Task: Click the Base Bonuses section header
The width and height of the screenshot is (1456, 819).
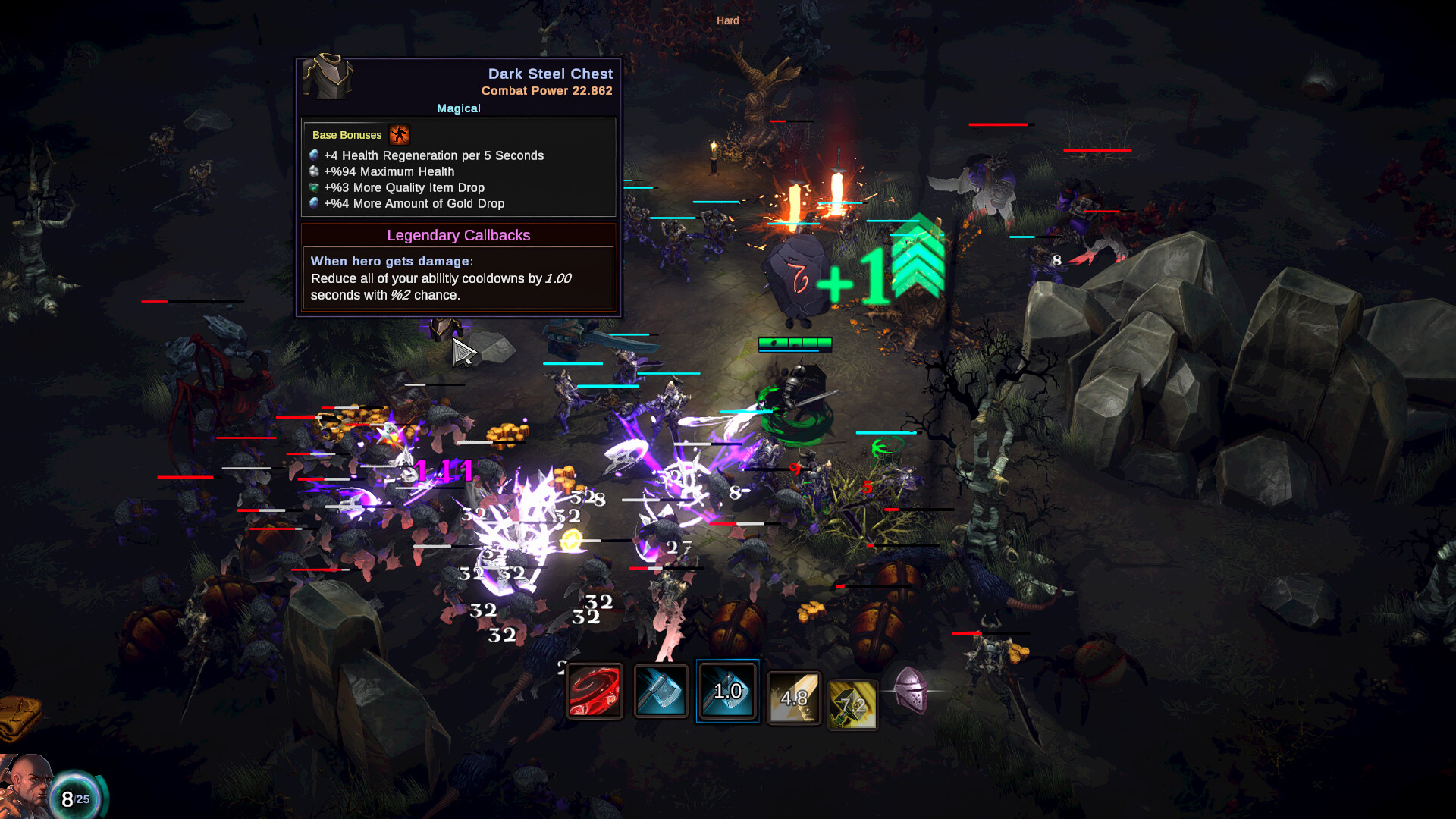Action: [347, 135]
